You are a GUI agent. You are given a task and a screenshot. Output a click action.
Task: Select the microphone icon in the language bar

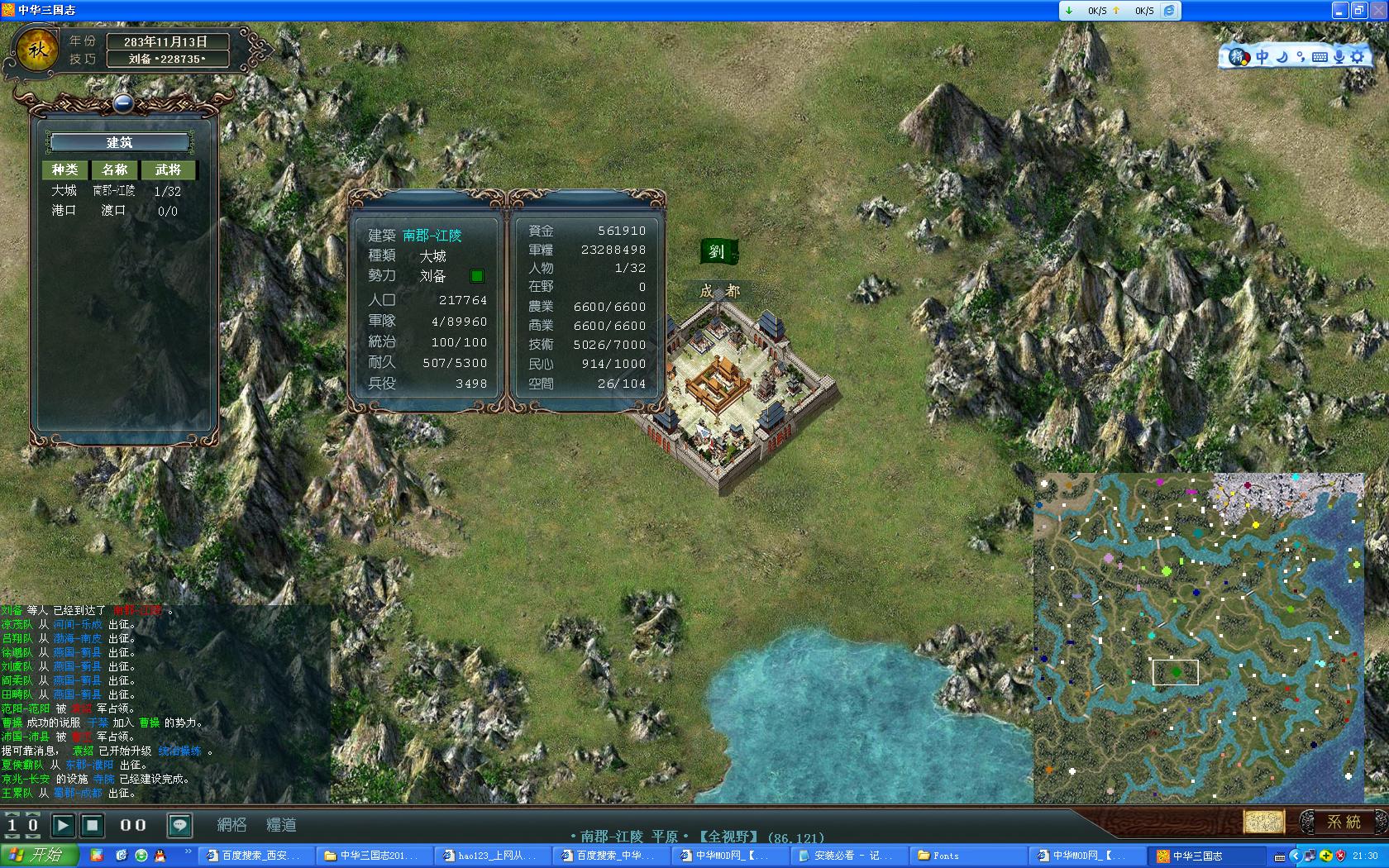coord(1339,57)
